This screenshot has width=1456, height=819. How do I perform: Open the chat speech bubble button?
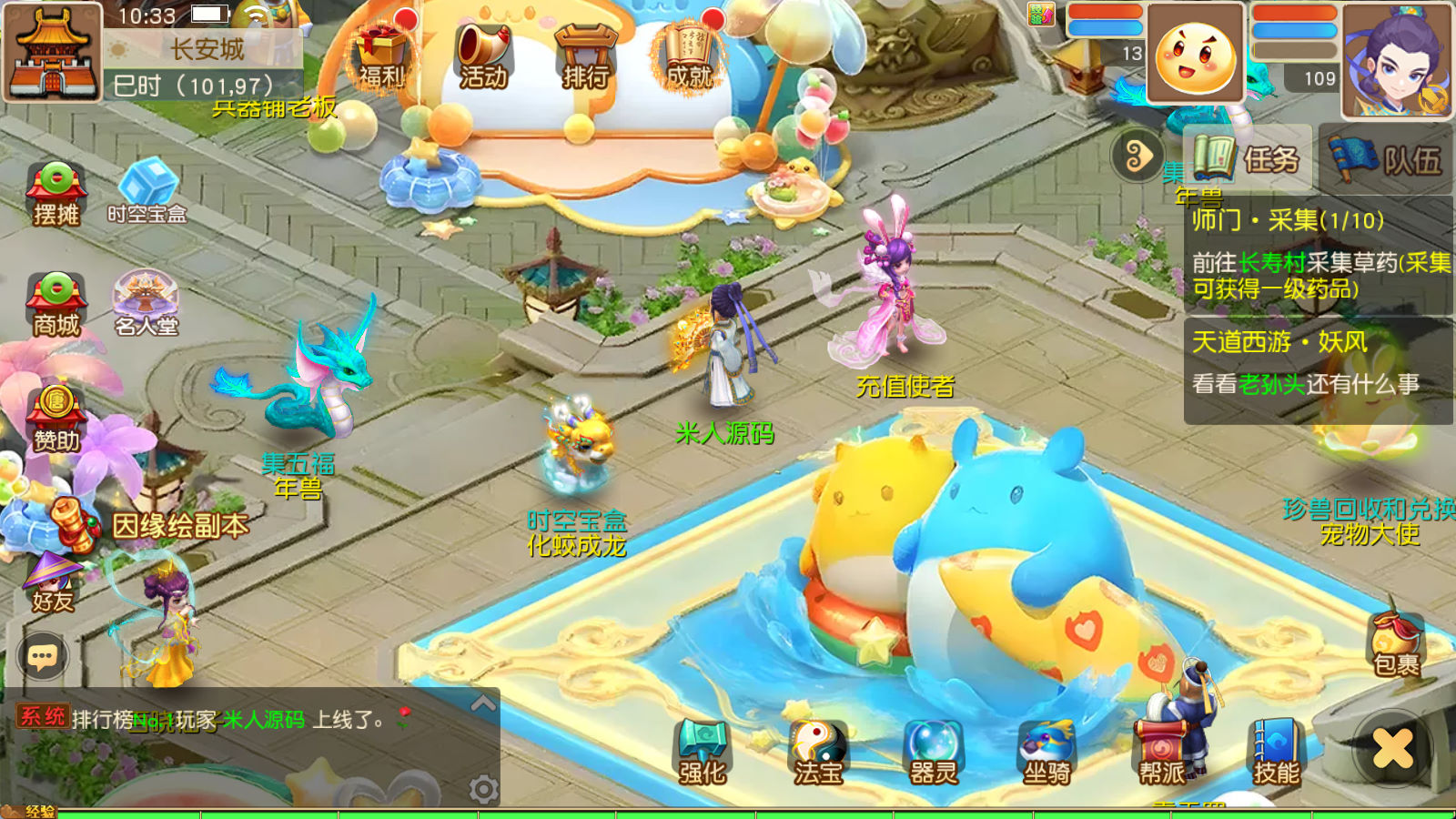coord(43,656)
